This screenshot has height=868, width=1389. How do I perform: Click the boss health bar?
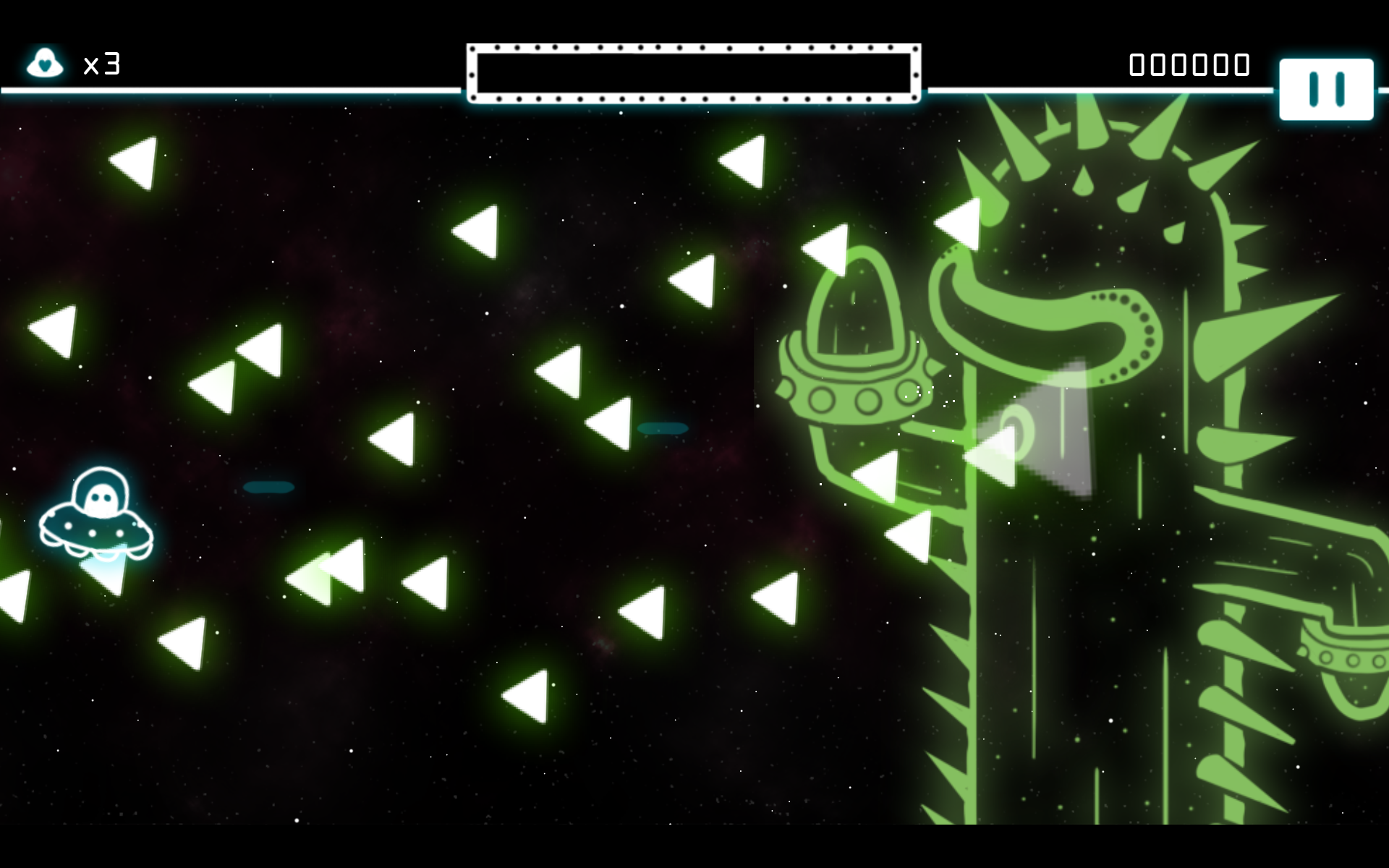click(x=693, y=71)
